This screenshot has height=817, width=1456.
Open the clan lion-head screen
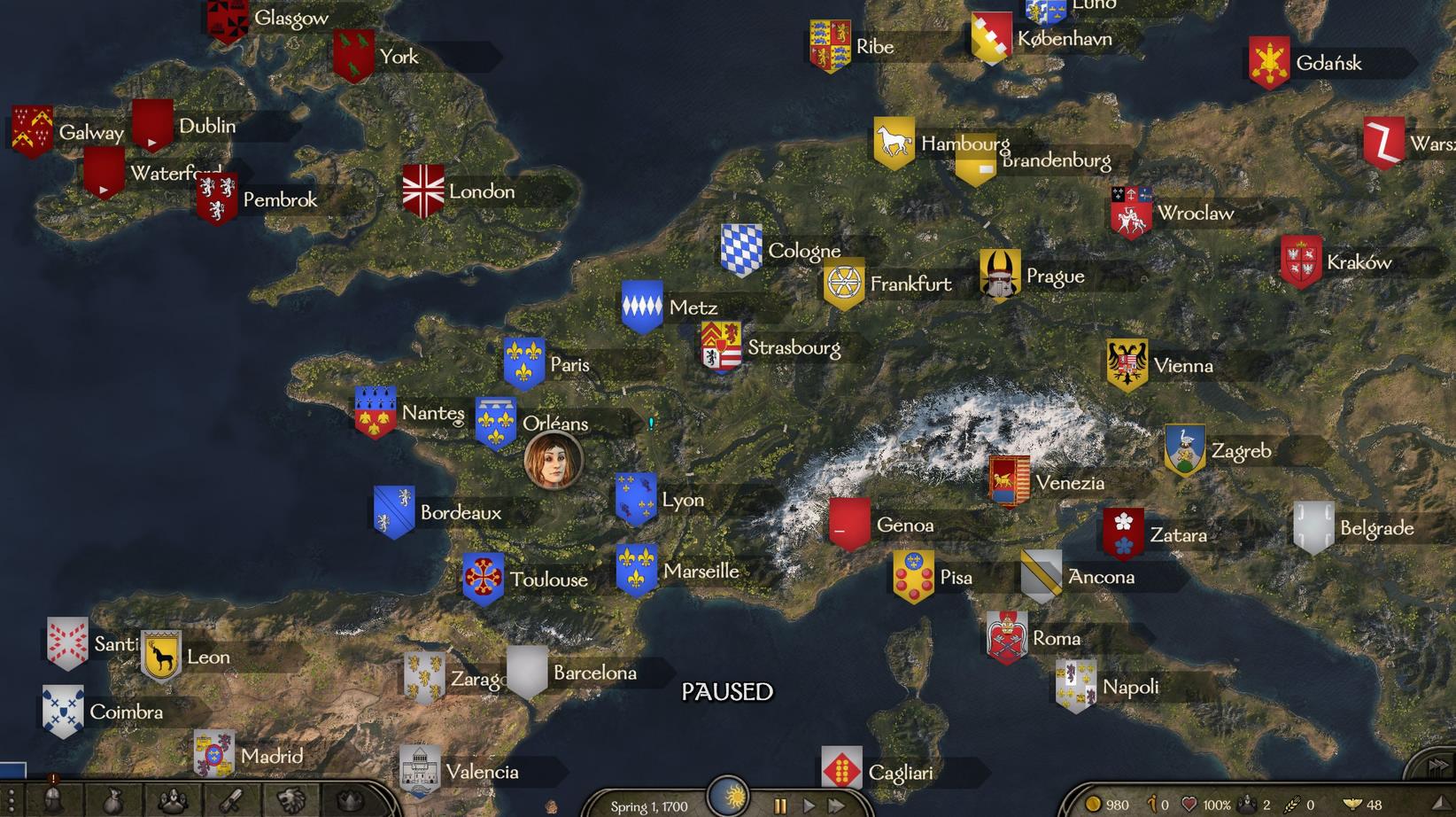[x=291, y=801]
